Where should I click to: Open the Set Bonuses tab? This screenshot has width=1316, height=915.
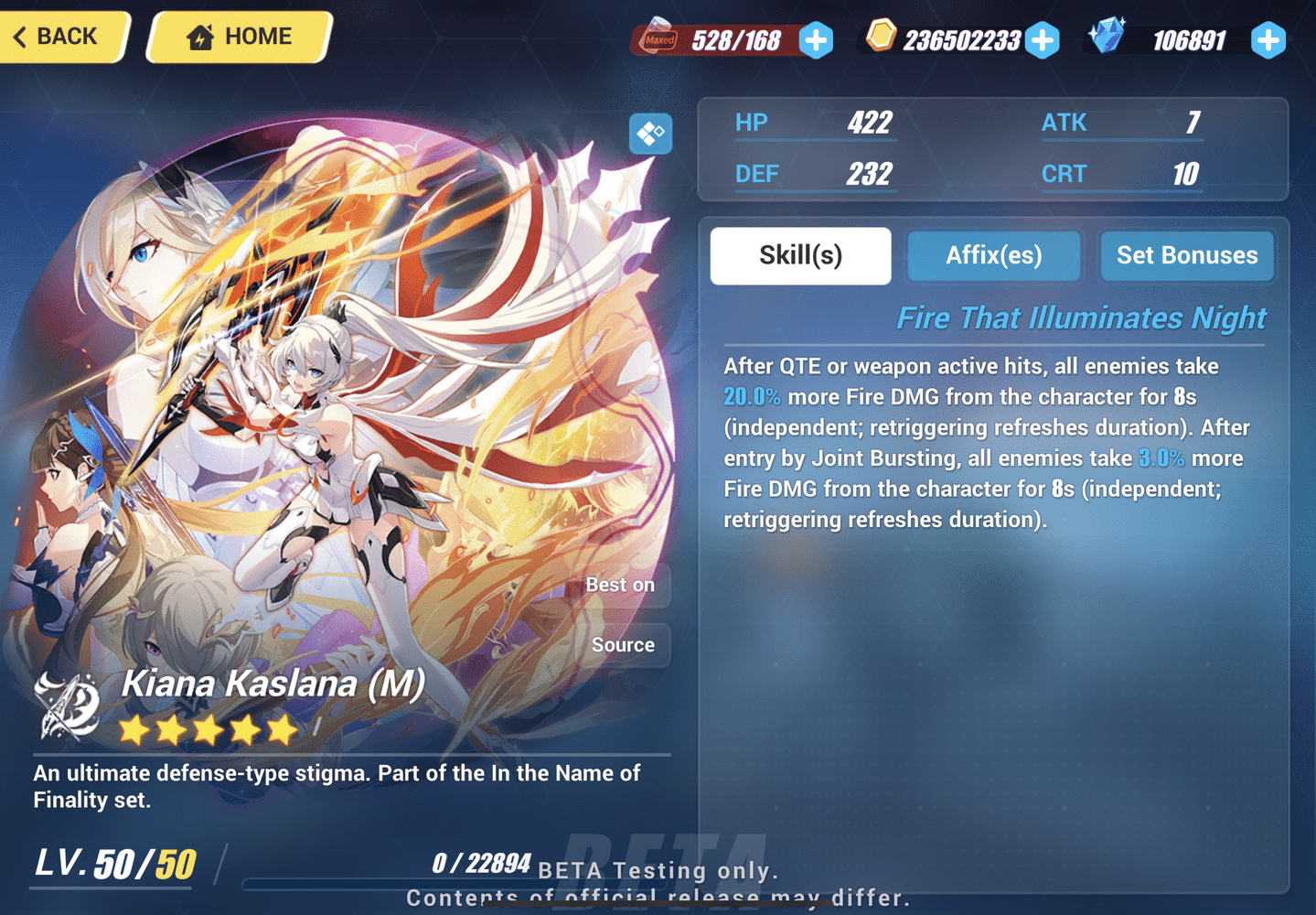(x=1186, y=255)
